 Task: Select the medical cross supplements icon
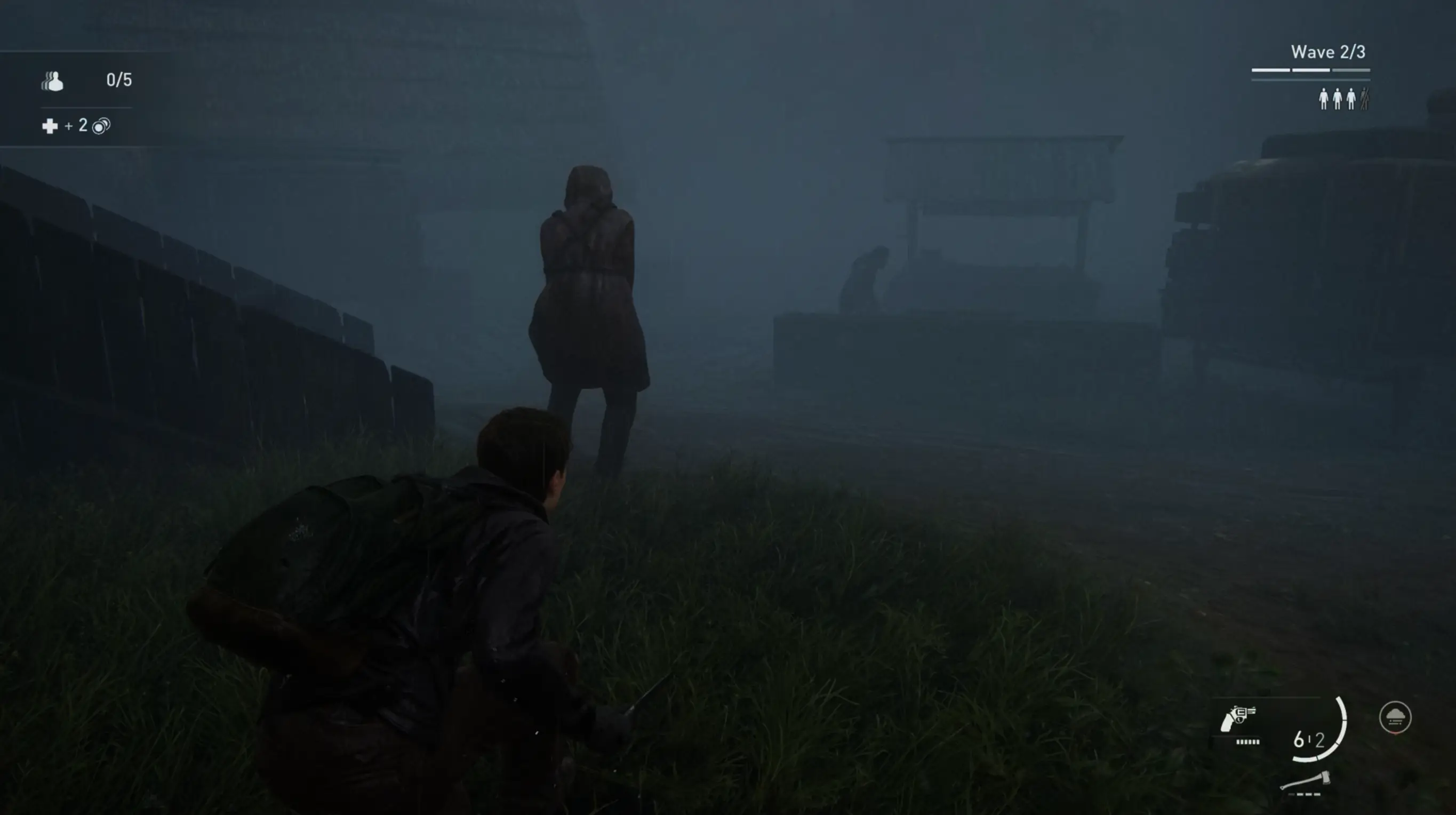pos(50,126)
